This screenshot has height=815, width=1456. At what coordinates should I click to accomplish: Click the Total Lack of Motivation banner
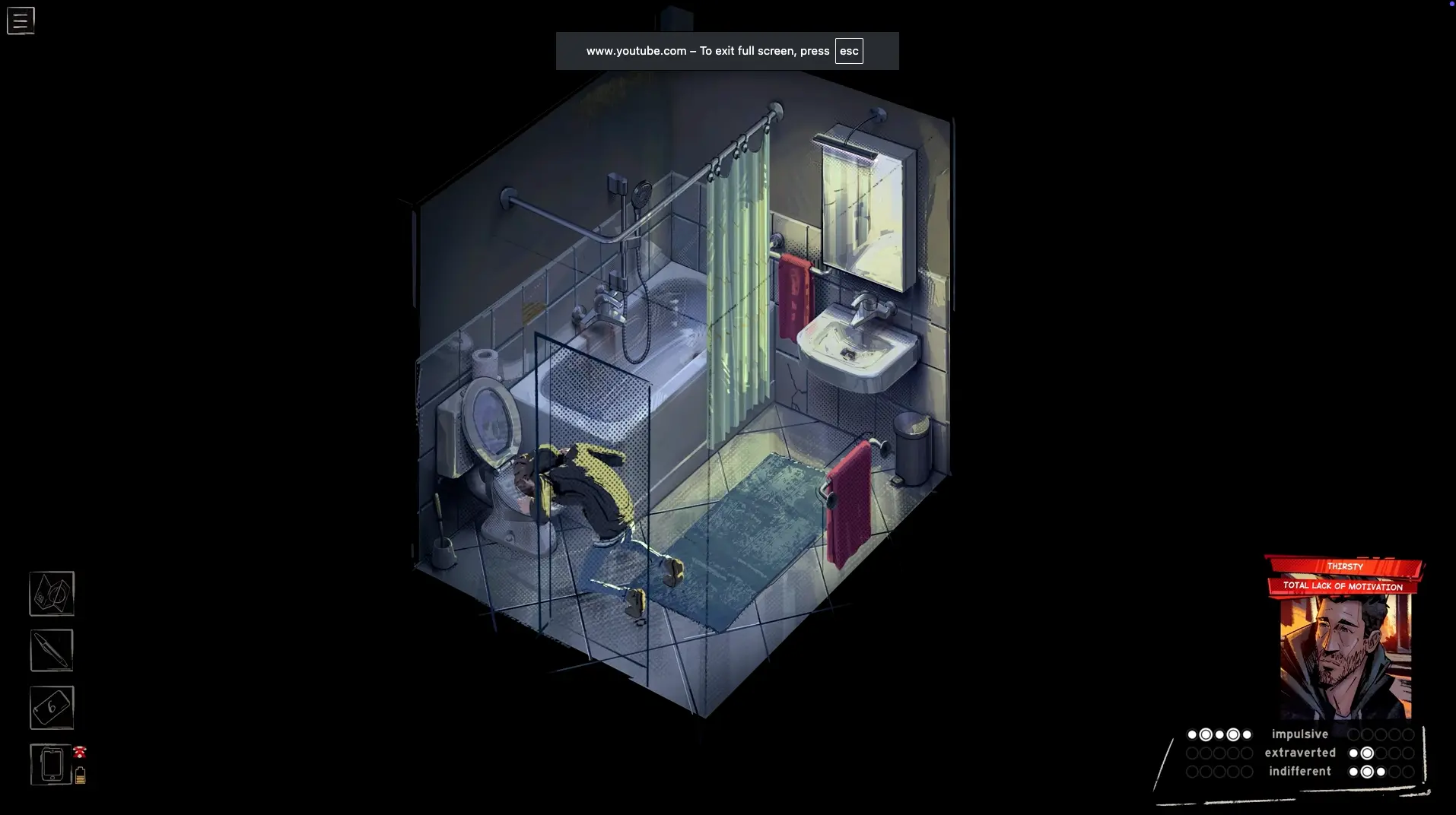(1343, 586)
